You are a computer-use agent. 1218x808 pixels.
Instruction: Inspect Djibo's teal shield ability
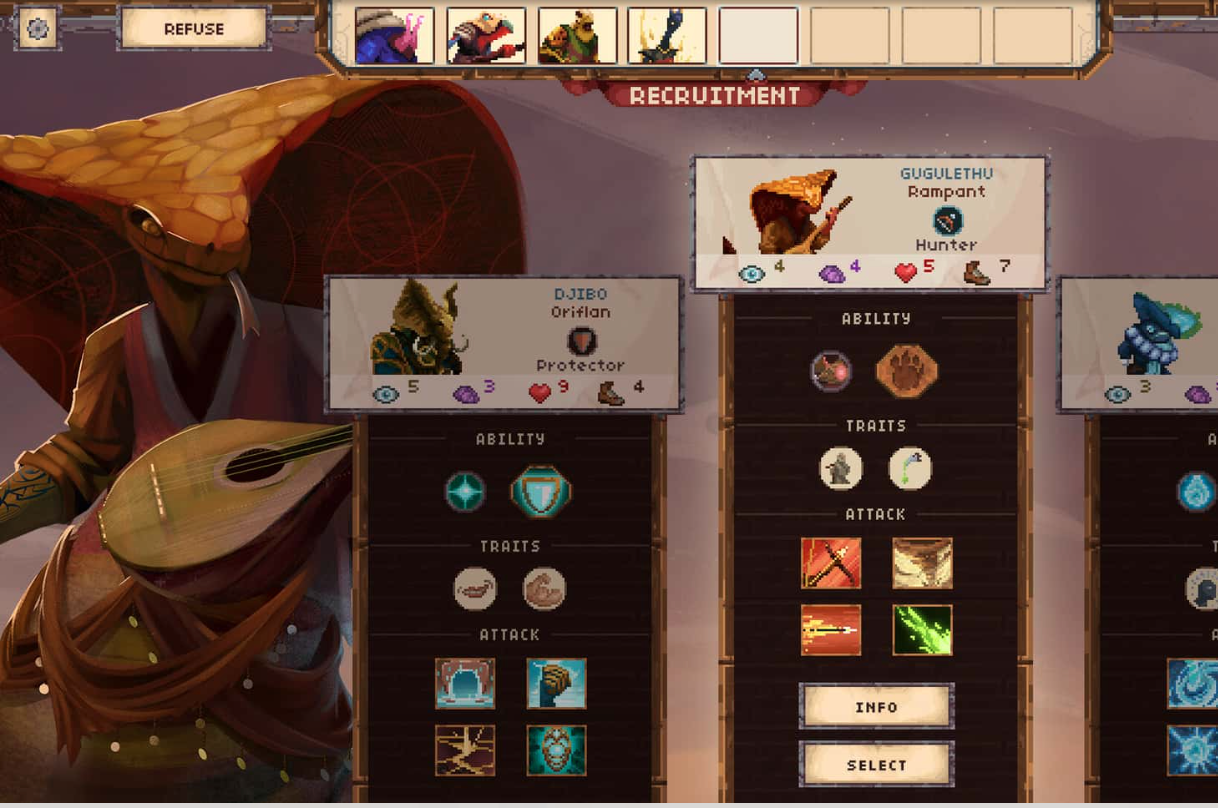click(540, 492)
